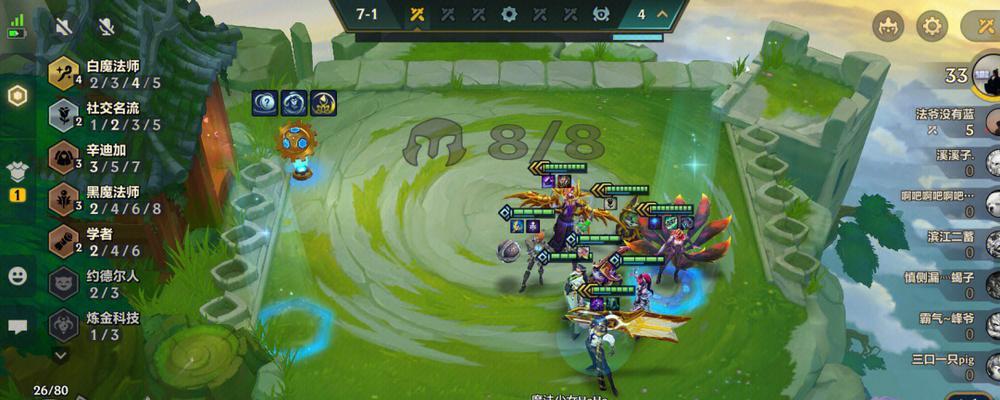Toggle the muted microphone icon
Image resolution: width=1000 pixels, height=400 pixels.
click(106, 27)
